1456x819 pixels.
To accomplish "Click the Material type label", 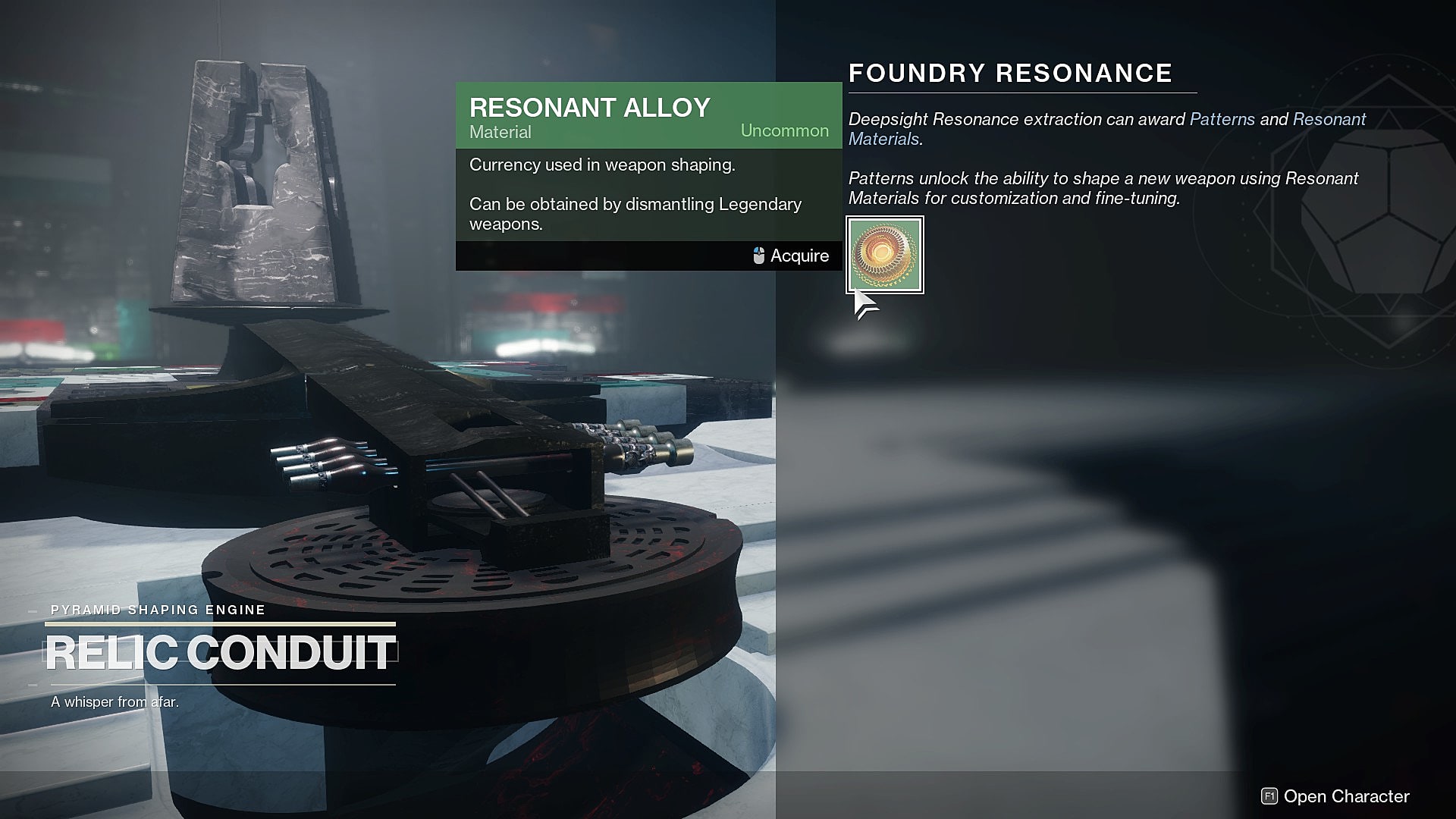I will [499, 131].
